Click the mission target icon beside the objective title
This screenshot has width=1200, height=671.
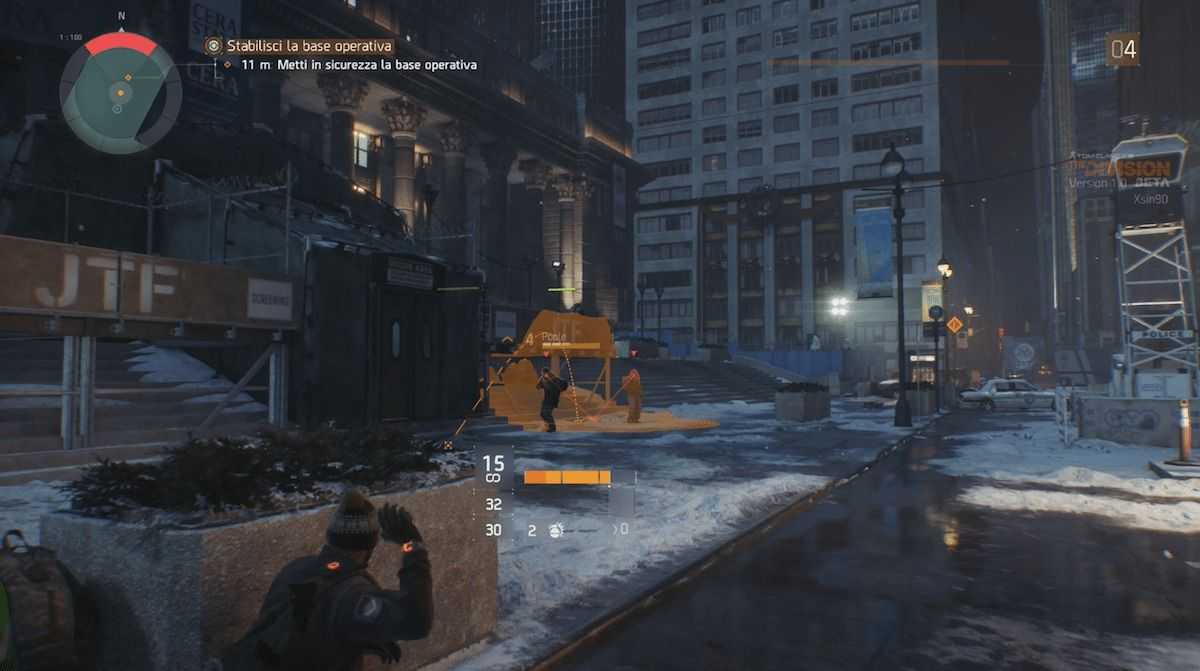(212, 46)
